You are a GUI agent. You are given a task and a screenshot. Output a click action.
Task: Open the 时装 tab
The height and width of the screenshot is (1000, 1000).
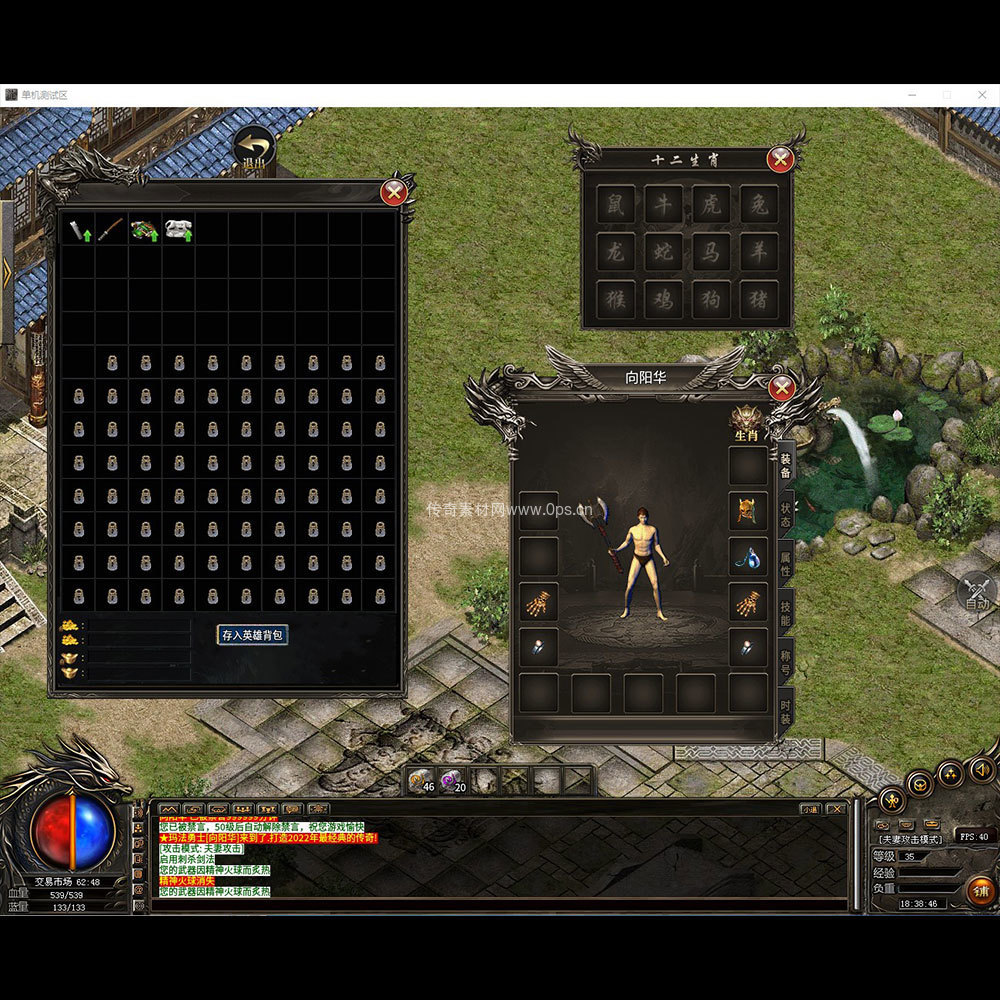pyautogui.click(x=786, y=712)
